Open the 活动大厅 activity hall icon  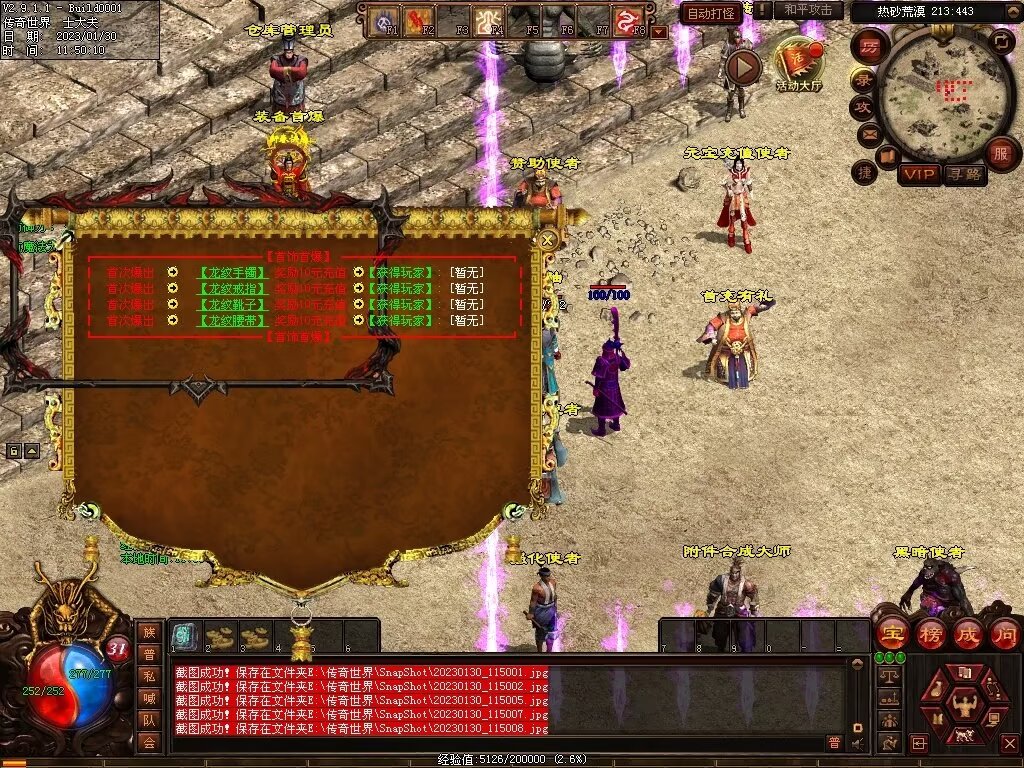[x=798, y=62]
